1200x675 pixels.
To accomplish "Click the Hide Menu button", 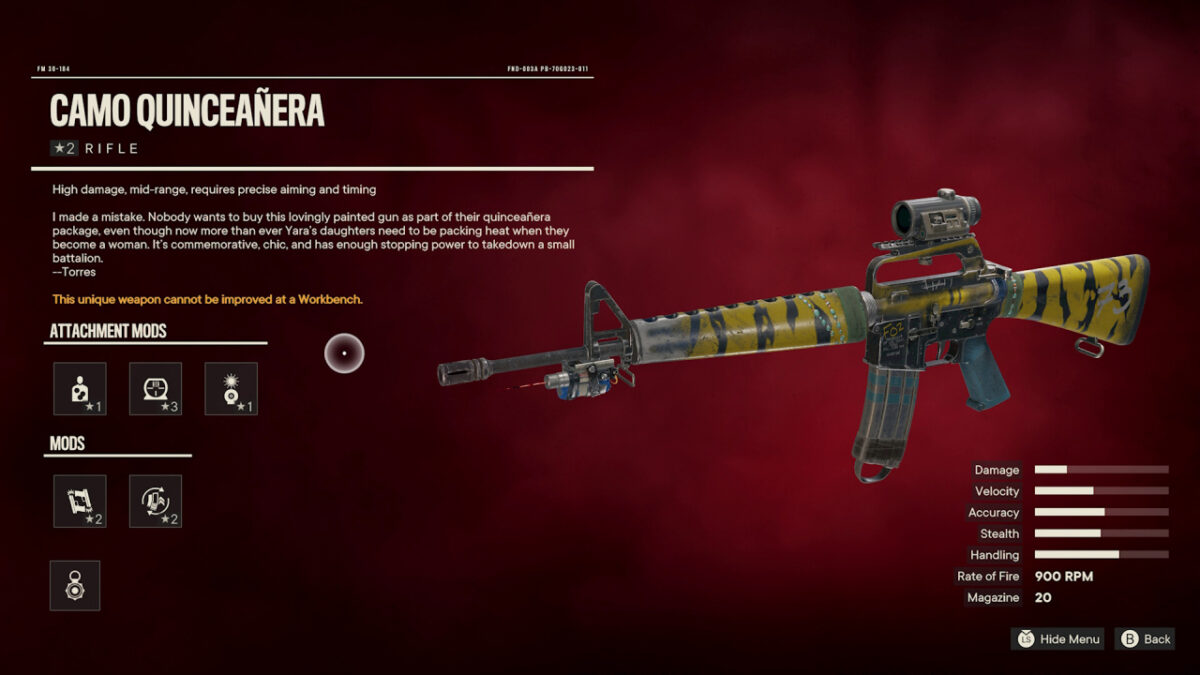I will [1058, 639].
